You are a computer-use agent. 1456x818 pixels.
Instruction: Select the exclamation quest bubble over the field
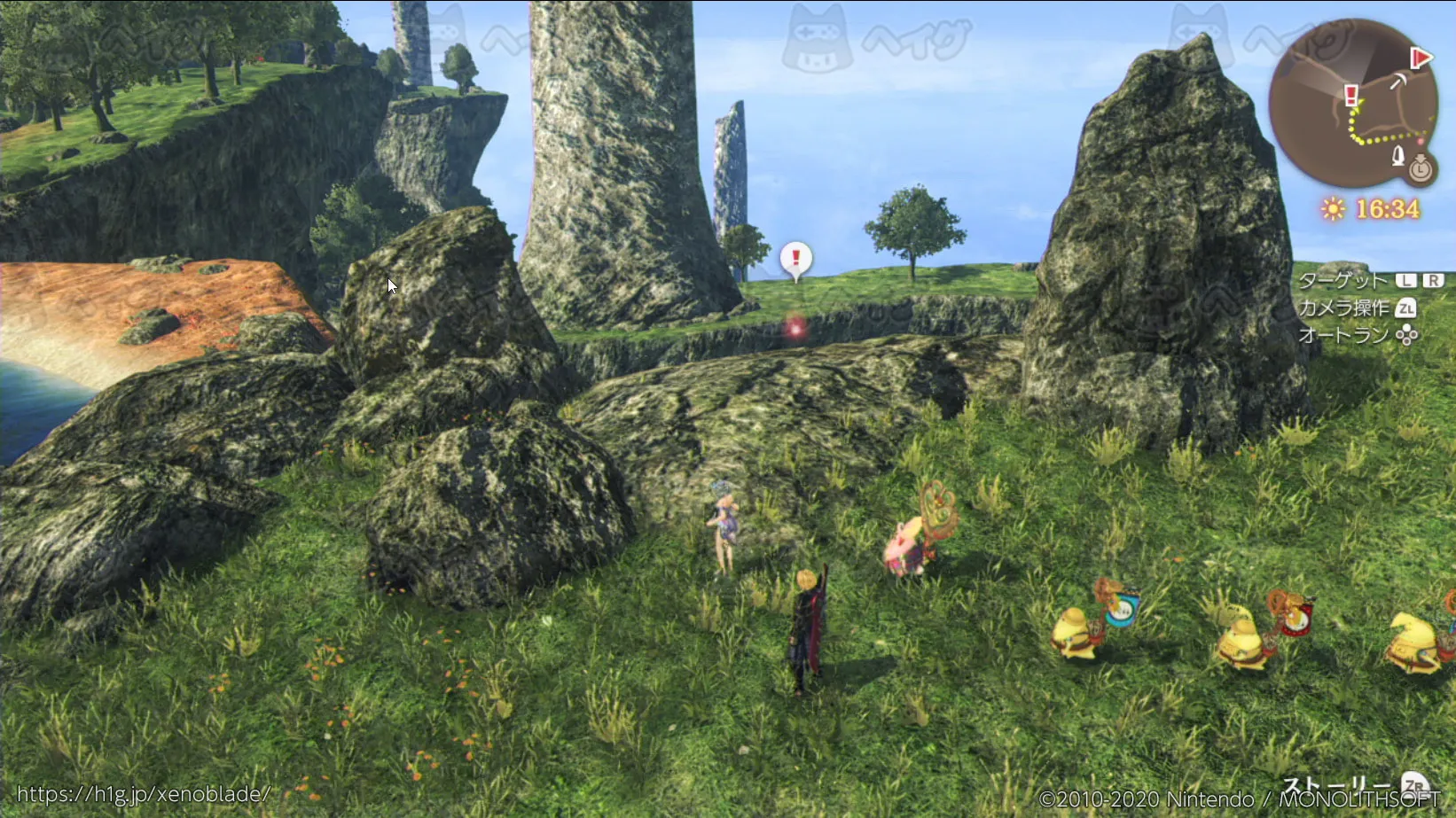795,259
